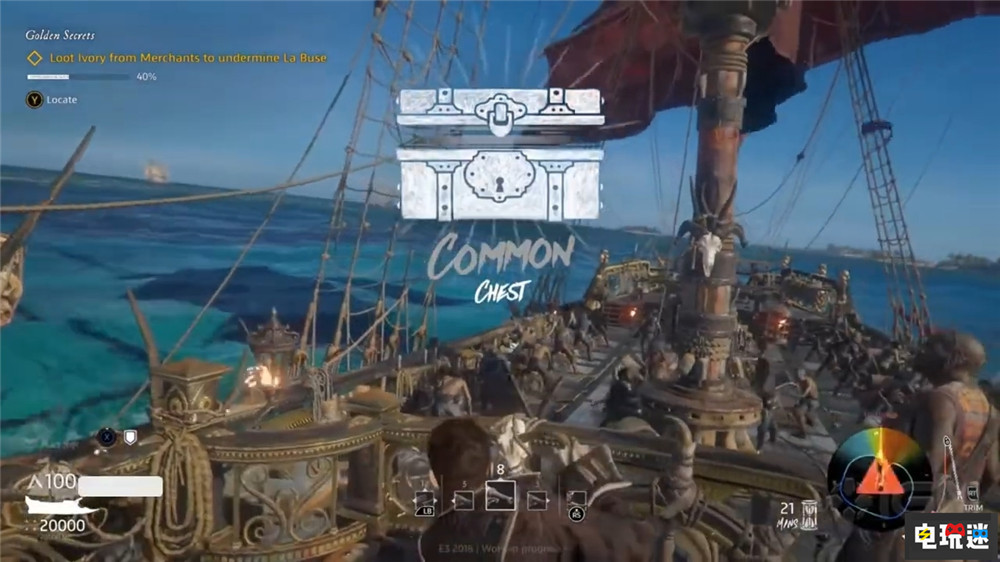Click the white shield brace icon
Viewport: 1000px width, 562px height.
pyautogui.click(x=129, y=437)
